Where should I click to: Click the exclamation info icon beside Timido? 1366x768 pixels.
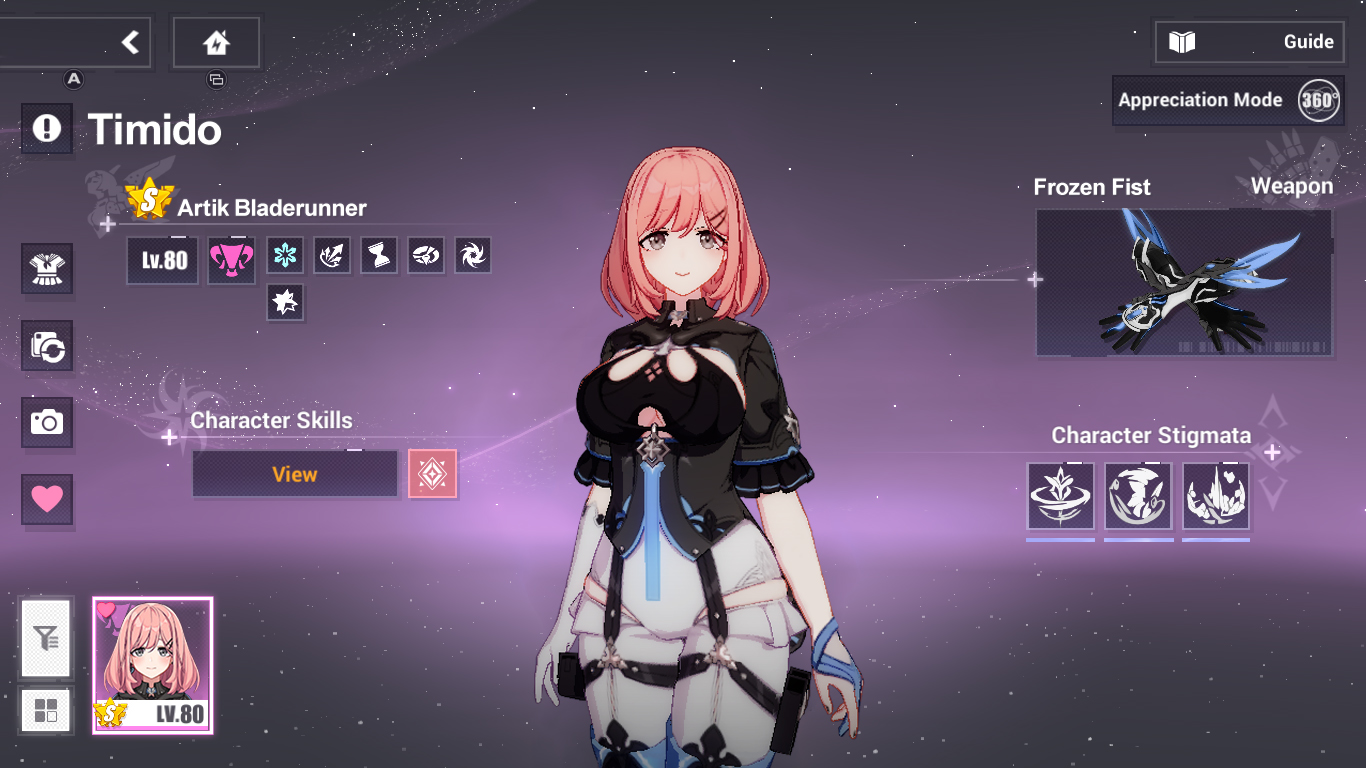click(46, 128)
